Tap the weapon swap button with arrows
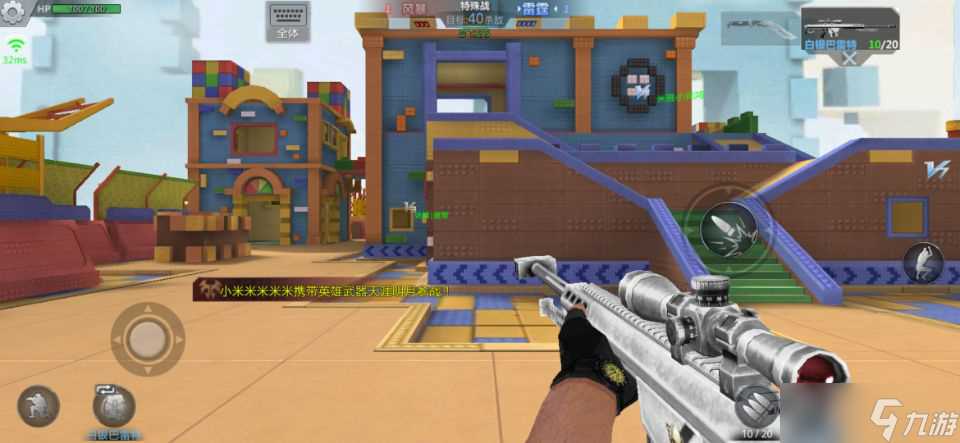960x443 pixels. click(114, 405)
